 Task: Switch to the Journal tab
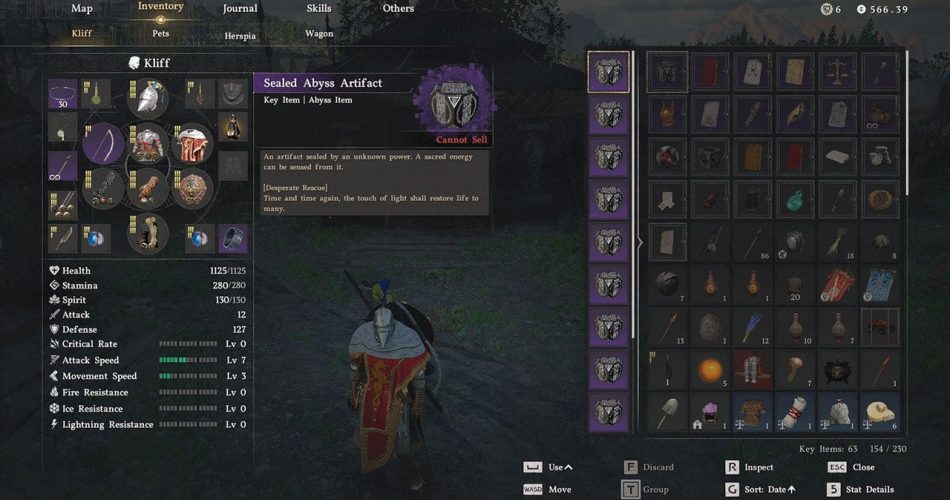coord(239,9)
